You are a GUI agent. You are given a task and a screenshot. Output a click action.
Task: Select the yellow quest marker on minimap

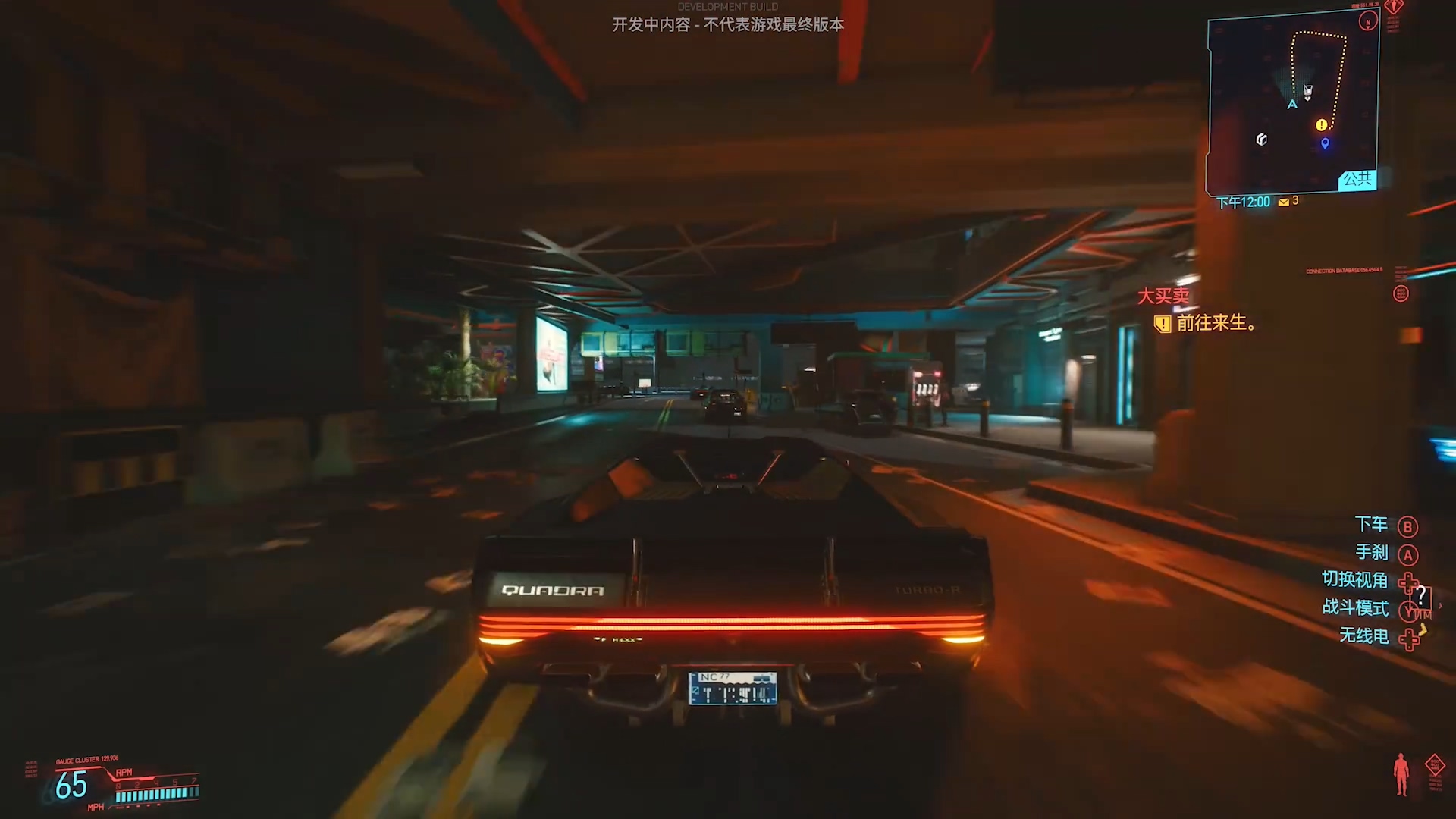point(1322,125)
